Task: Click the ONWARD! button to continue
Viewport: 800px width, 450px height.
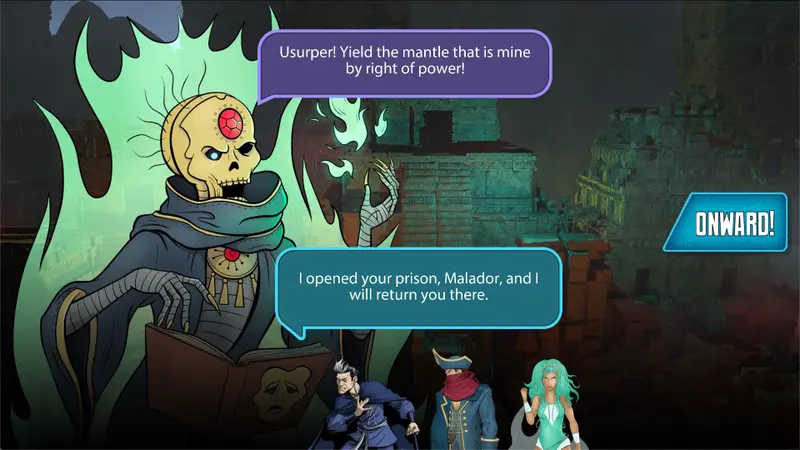Action: pos(734,223)
